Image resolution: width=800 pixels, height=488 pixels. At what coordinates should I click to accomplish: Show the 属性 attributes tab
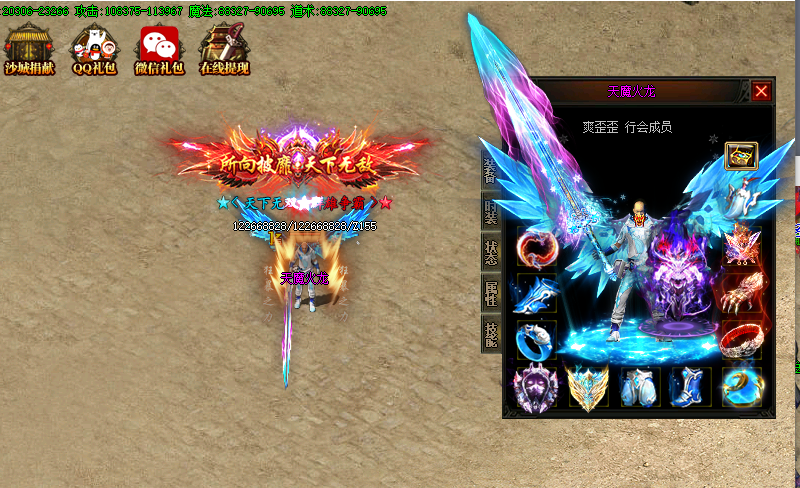coord(490,292)
